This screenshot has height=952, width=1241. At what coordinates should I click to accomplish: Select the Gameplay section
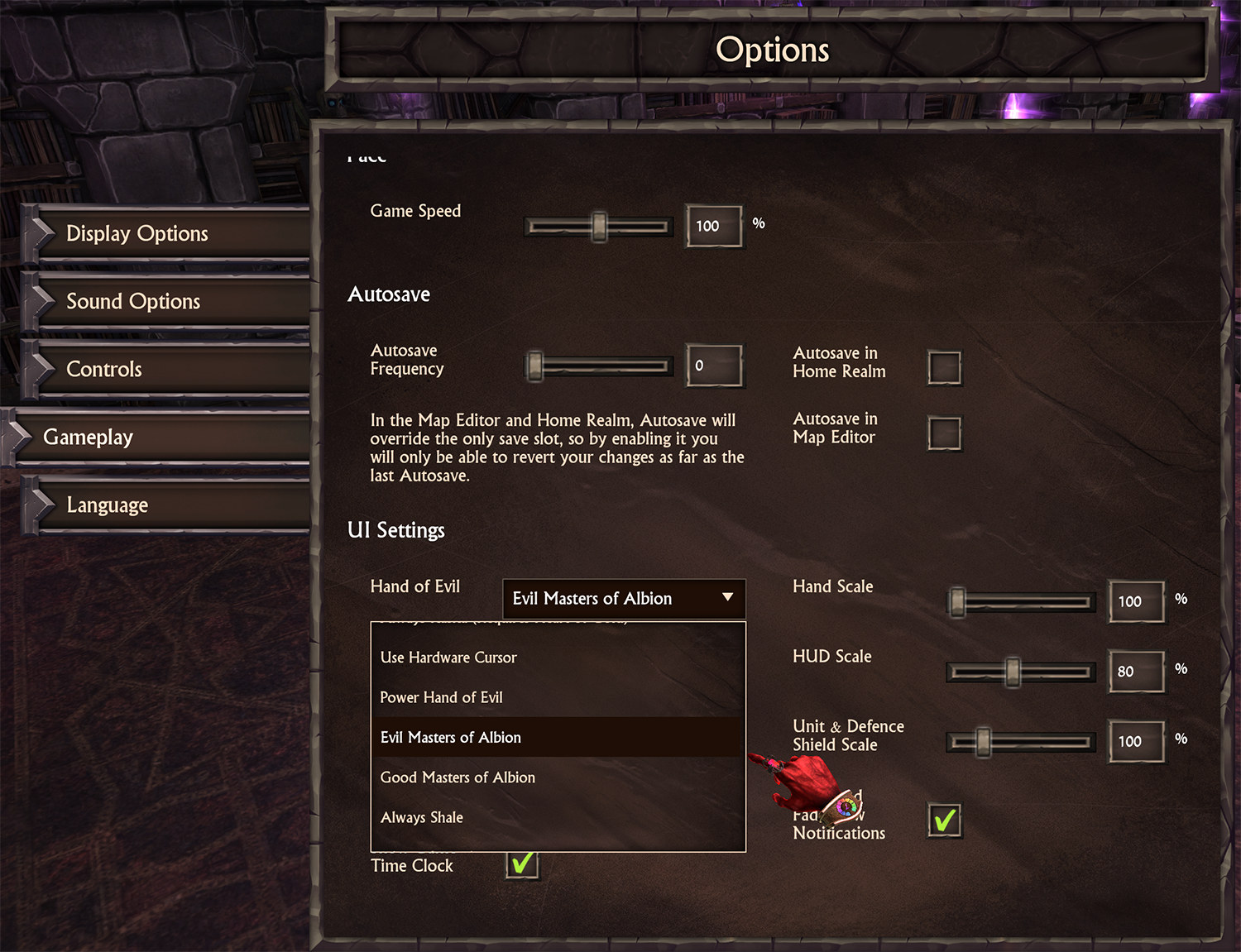click(x=89, y=438)
